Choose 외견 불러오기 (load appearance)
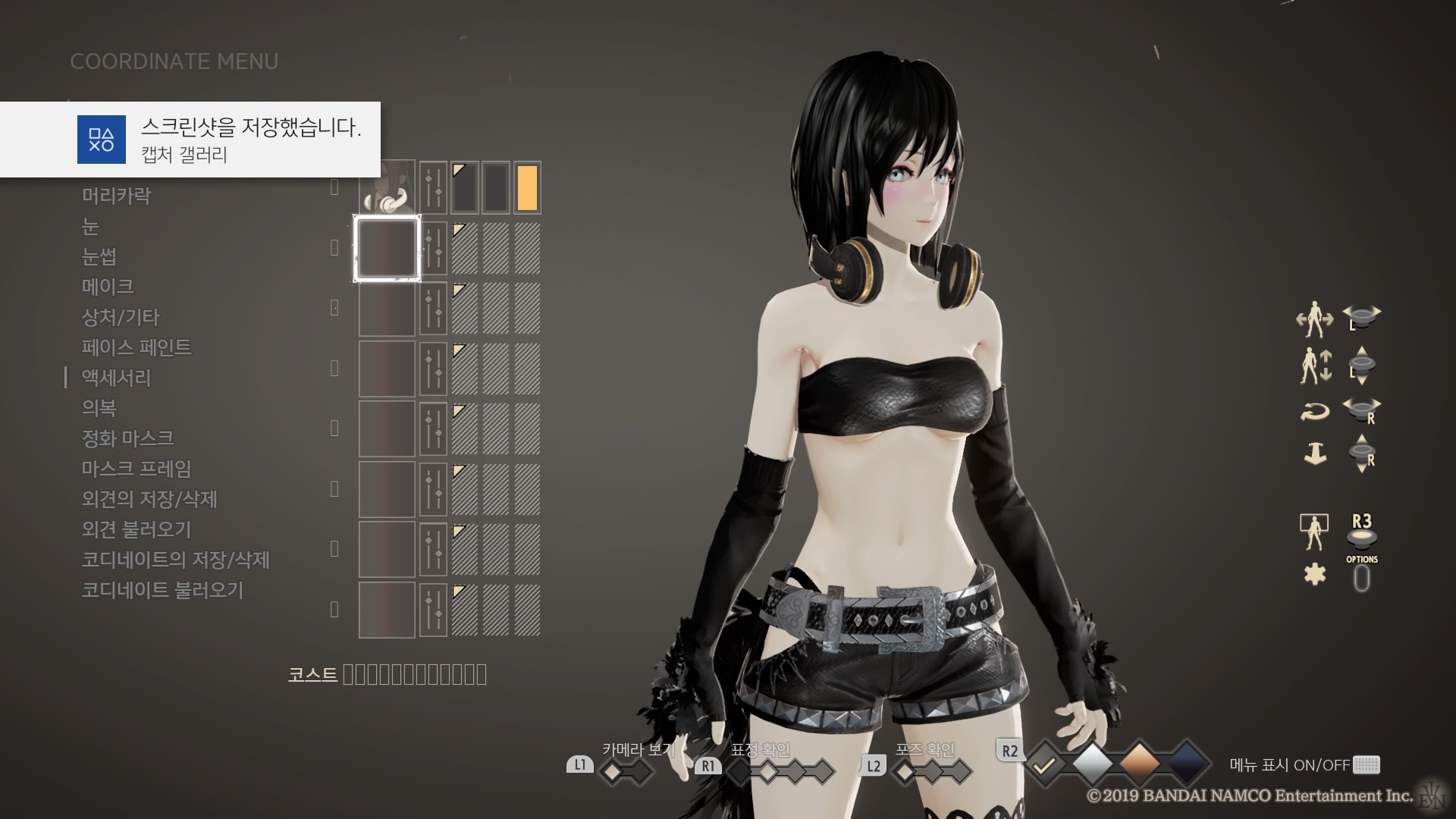Viewport: 1456px width, 819px height. 136,529
